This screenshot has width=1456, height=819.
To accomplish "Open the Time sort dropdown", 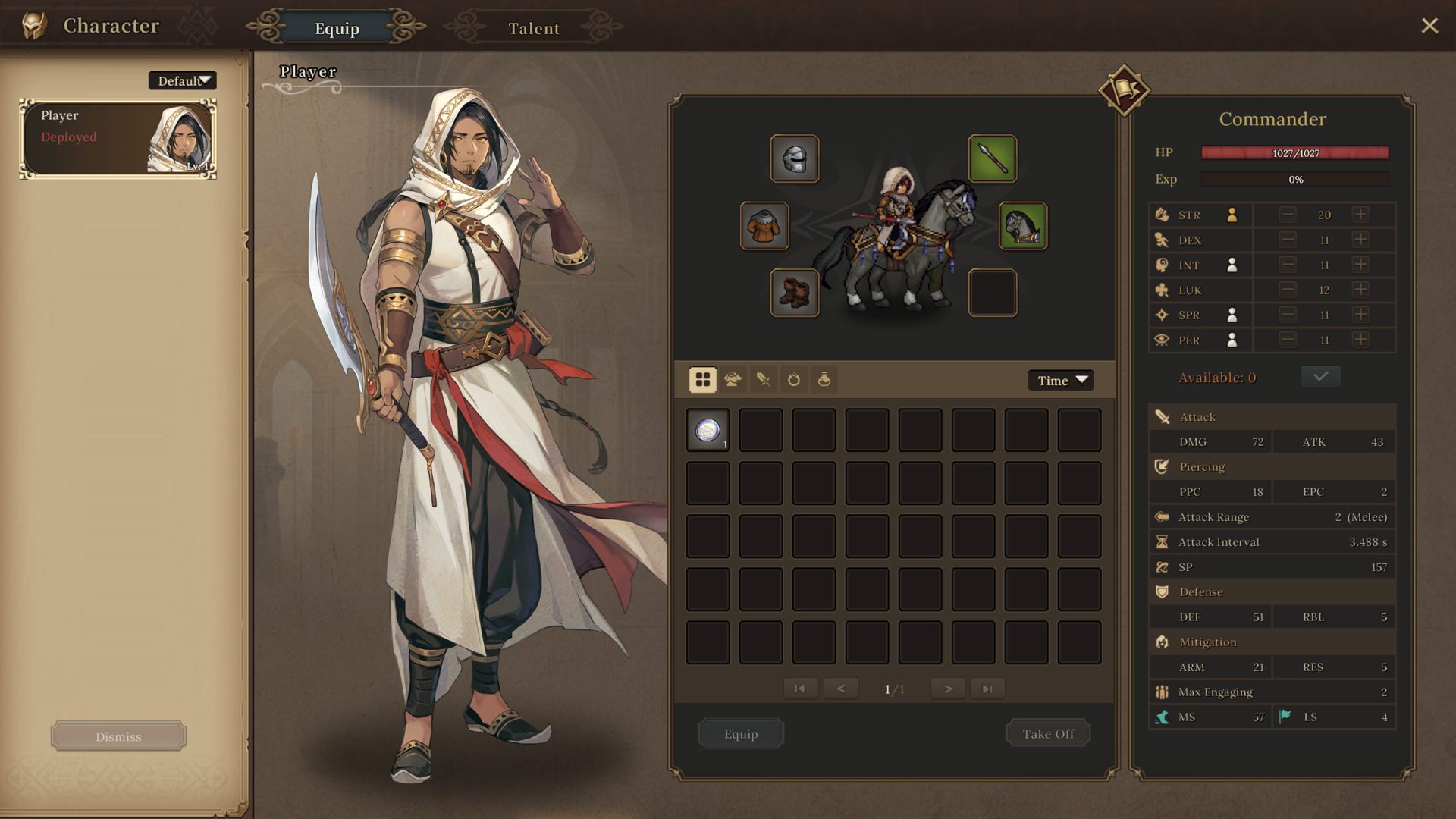I will 1060,380.
